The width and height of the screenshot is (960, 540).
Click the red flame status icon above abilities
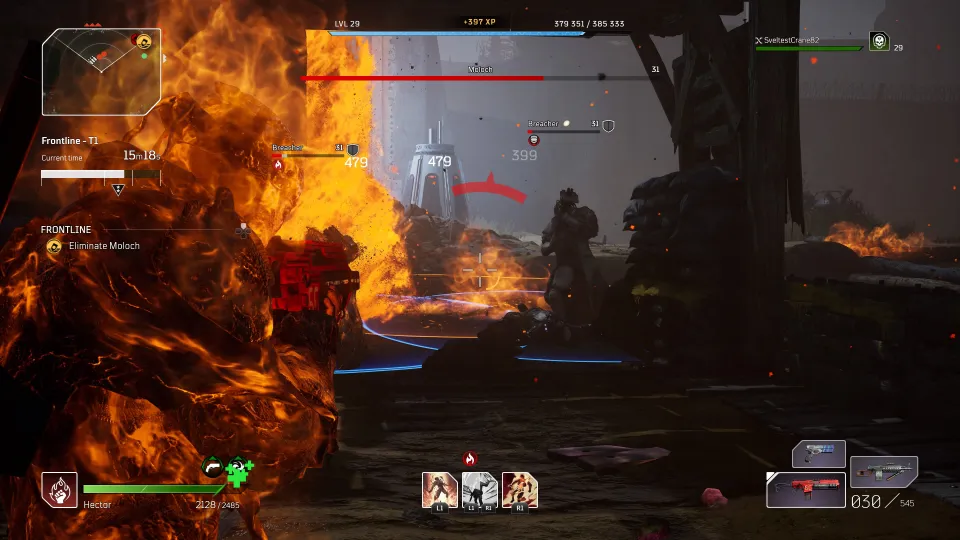click(x=470, y=459)
